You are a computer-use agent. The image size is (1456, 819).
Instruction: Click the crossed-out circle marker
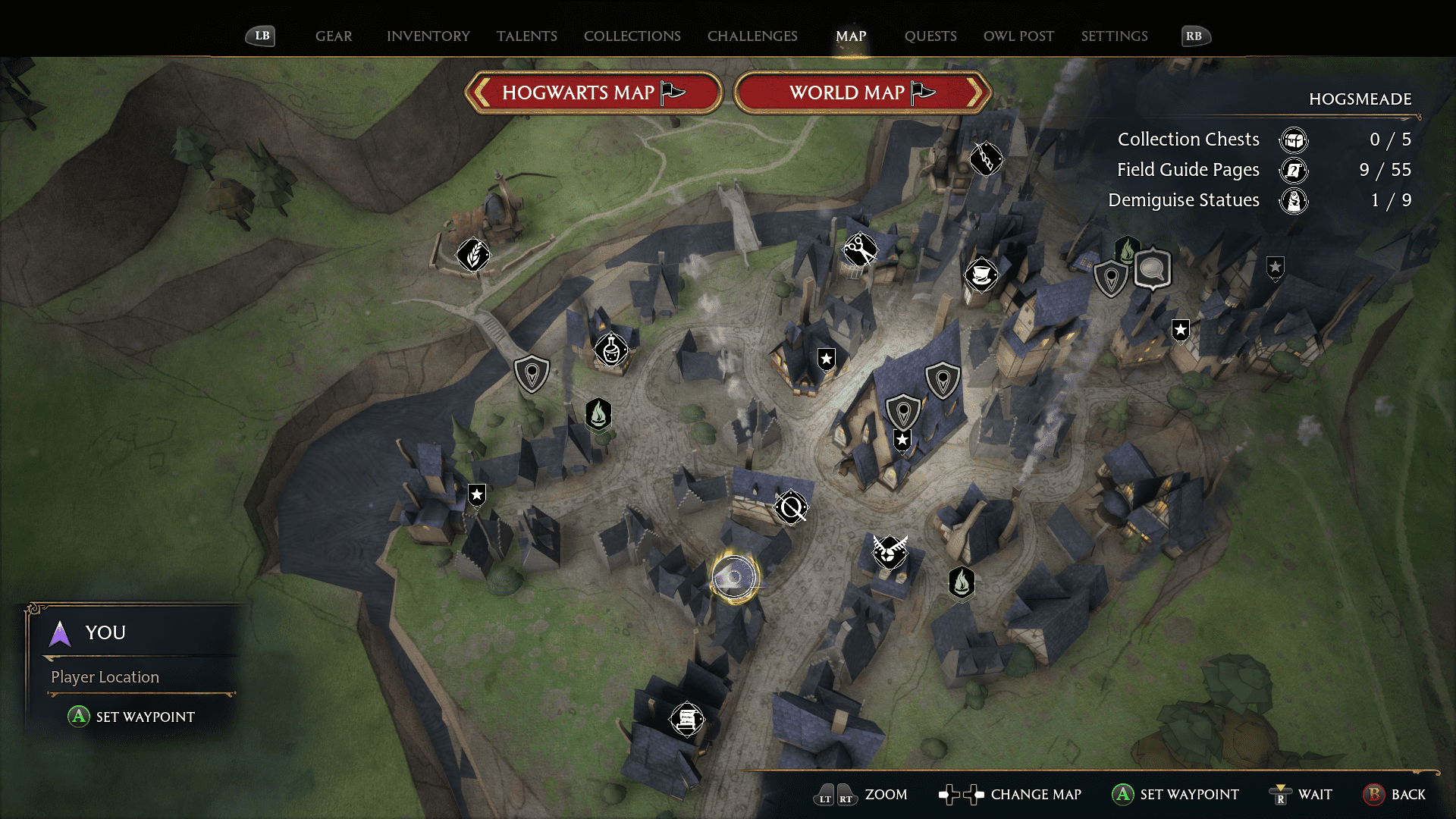click(789, 507)
